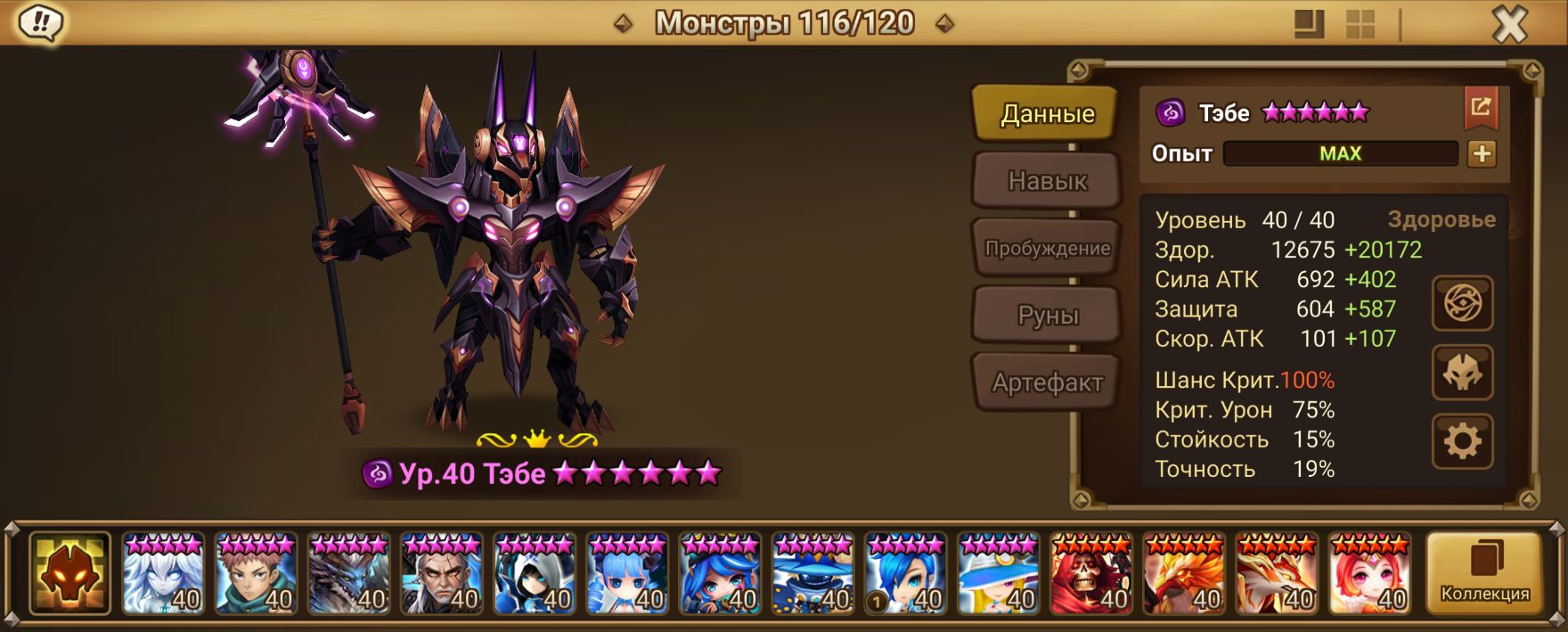This screenshot has width=1568, height=632.
Task: Select the Артефакт tab
Action: 1047,382
